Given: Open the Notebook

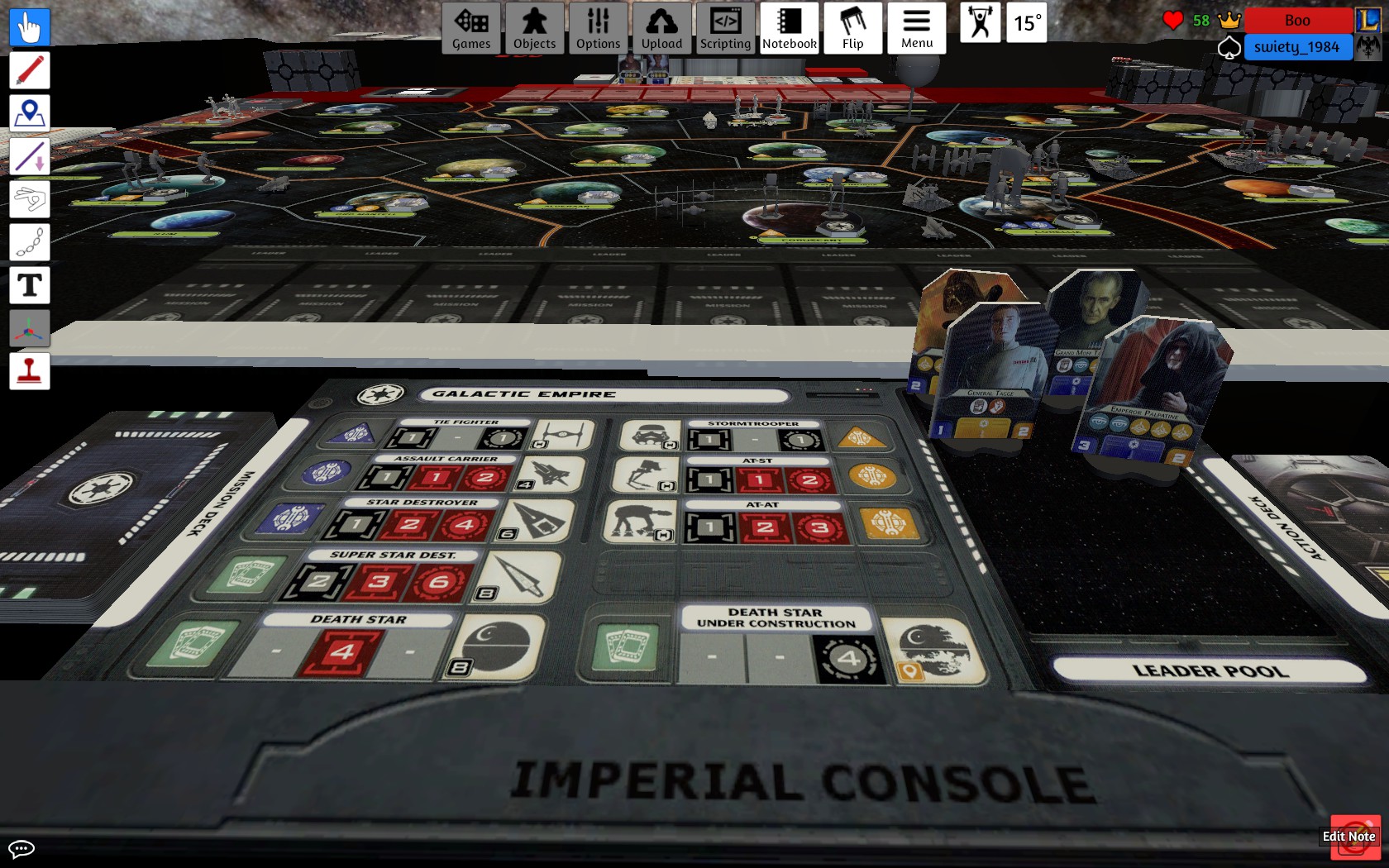Looking at the screenshot, I should [x=789, y=28].
